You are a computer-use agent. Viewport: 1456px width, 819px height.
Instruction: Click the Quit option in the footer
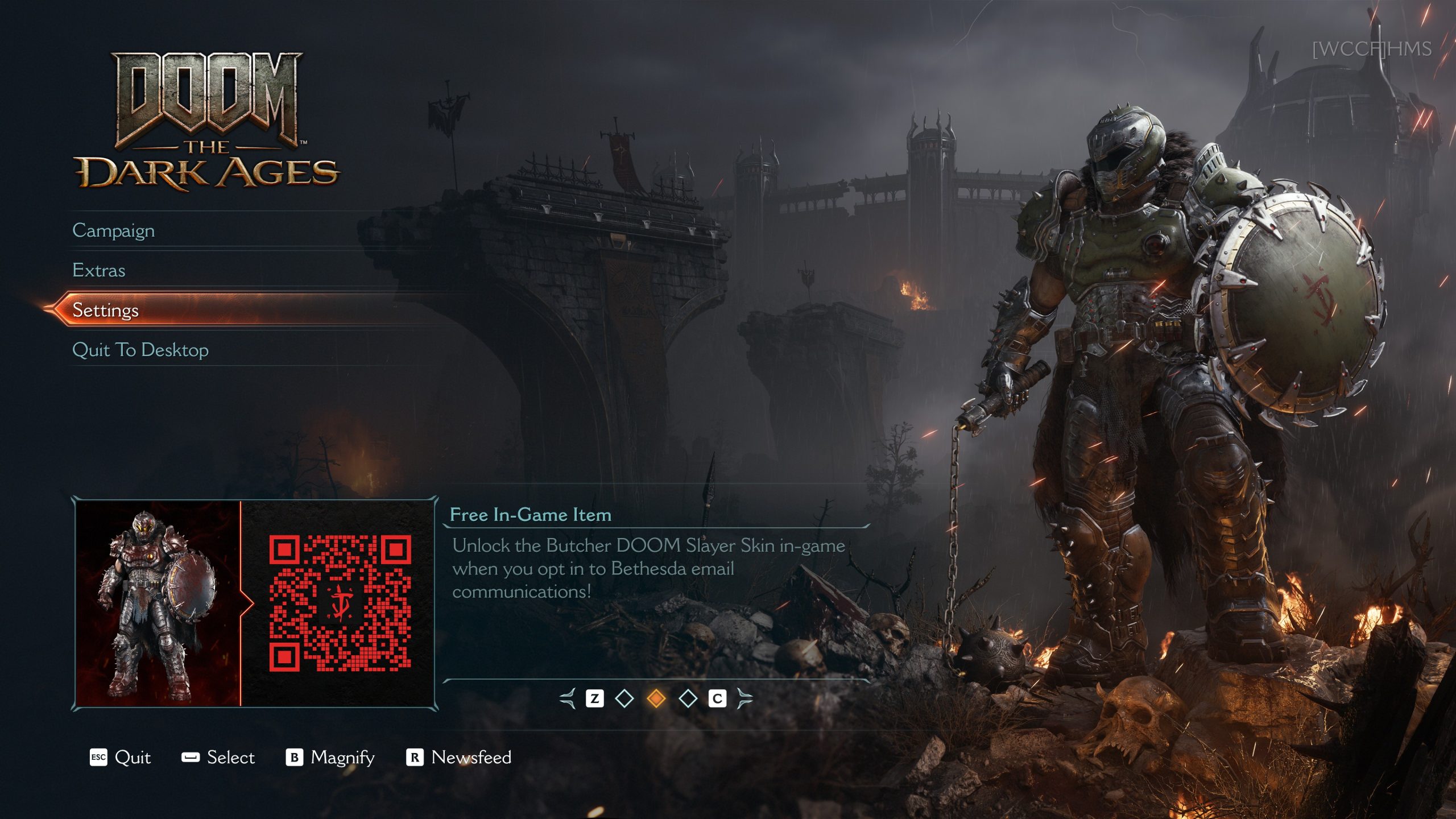pos(121,758)
